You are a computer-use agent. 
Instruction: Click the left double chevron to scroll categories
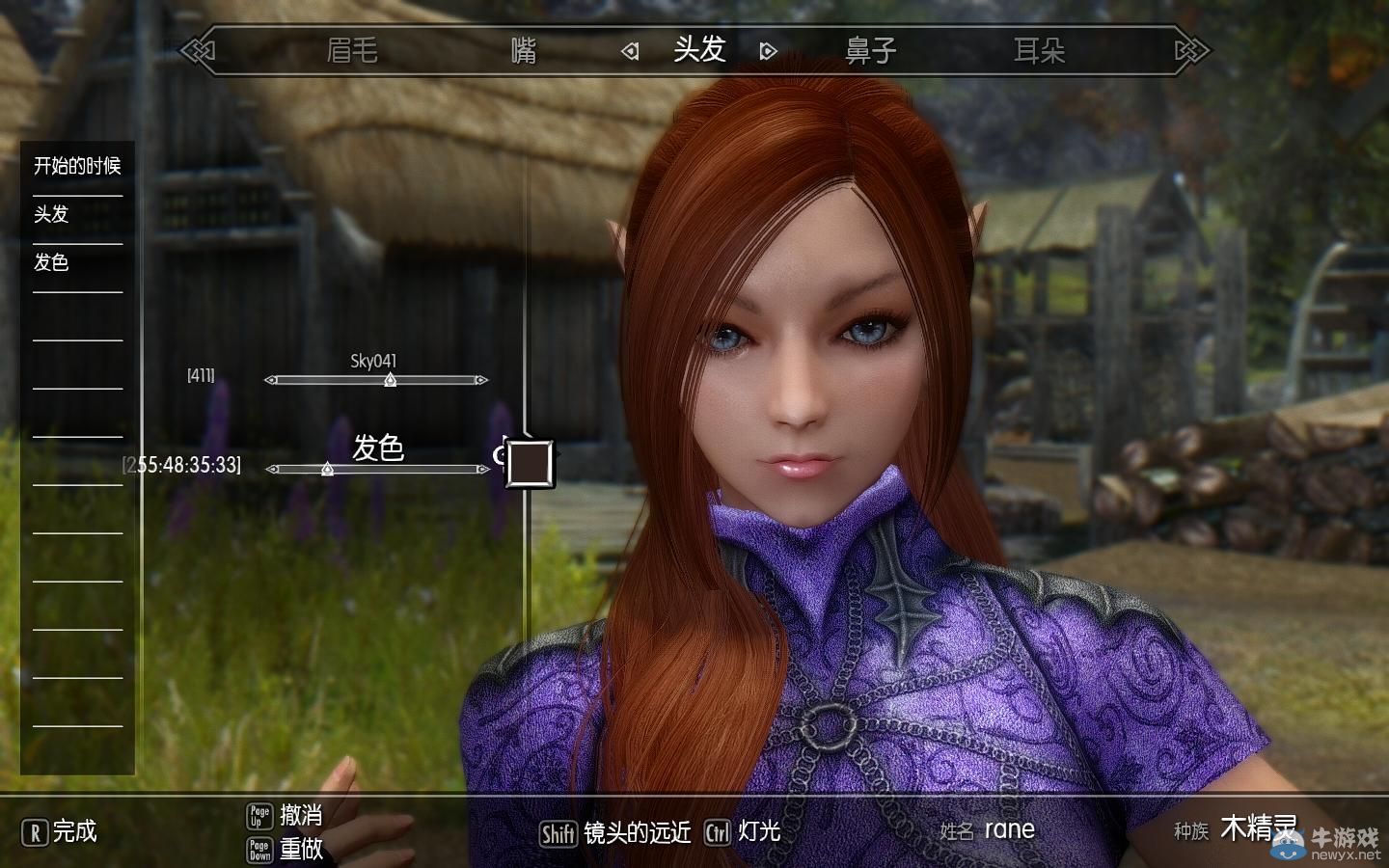[198, 48]
